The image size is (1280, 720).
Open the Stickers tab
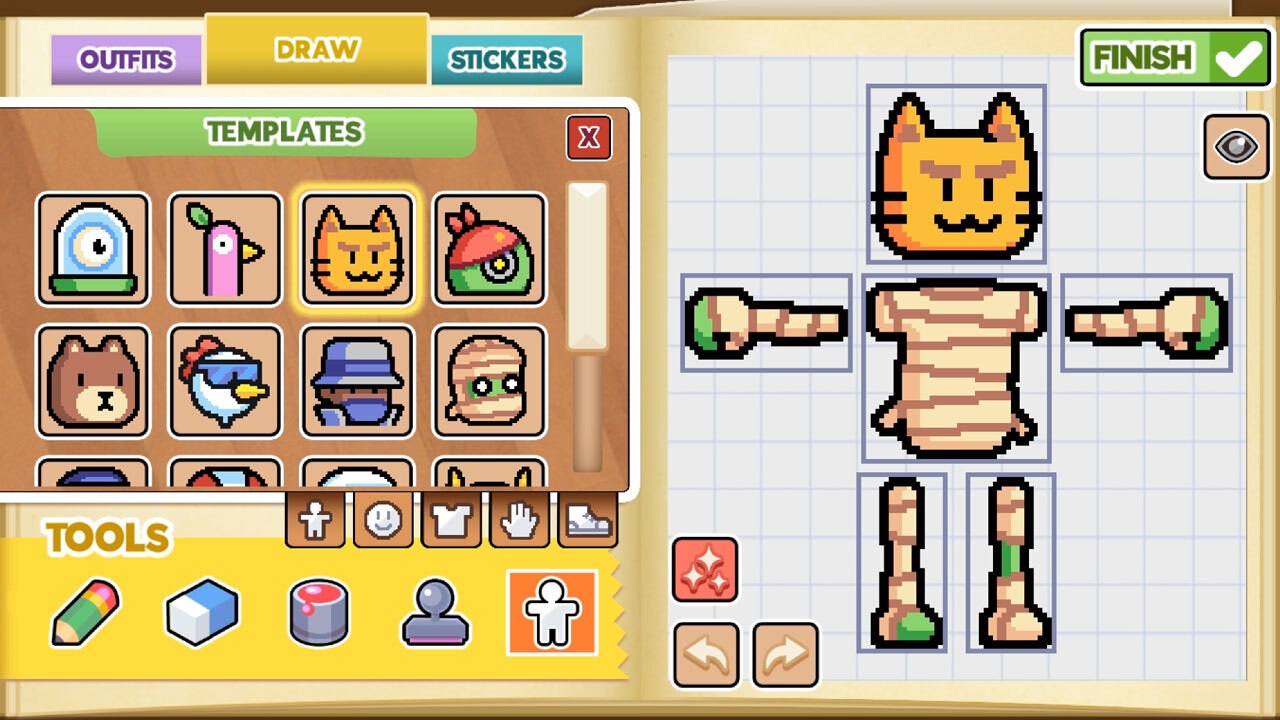(x=508, y=59)
